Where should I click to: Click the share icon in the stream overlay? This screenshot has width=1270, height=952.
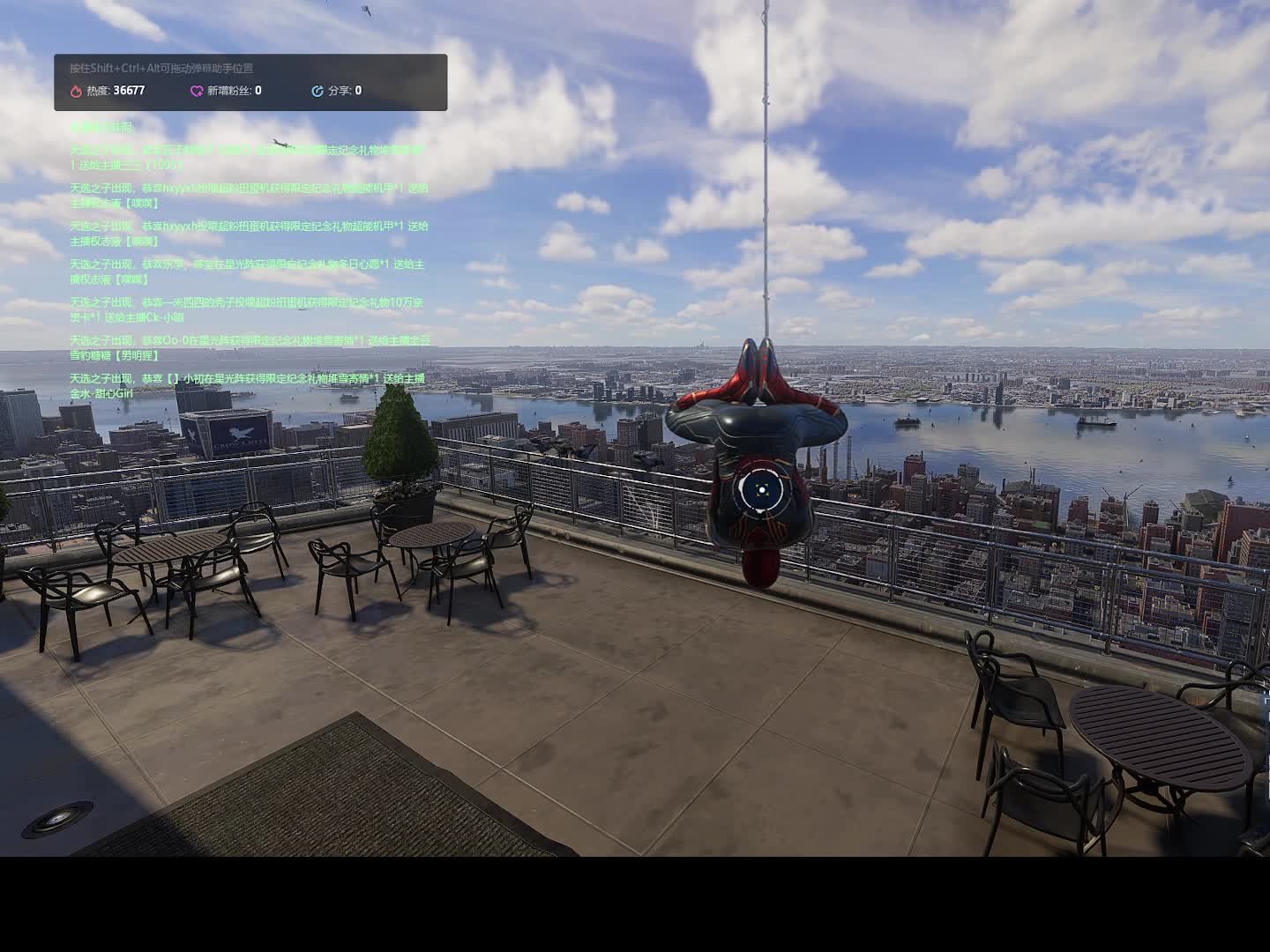click(x=317, y=91)
